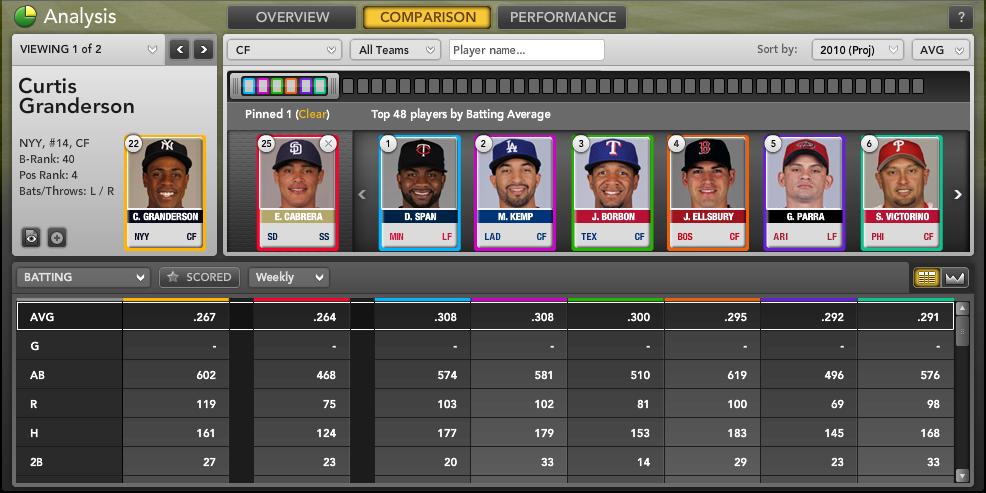Open the All Teams filter dropdown

(395, 50)
